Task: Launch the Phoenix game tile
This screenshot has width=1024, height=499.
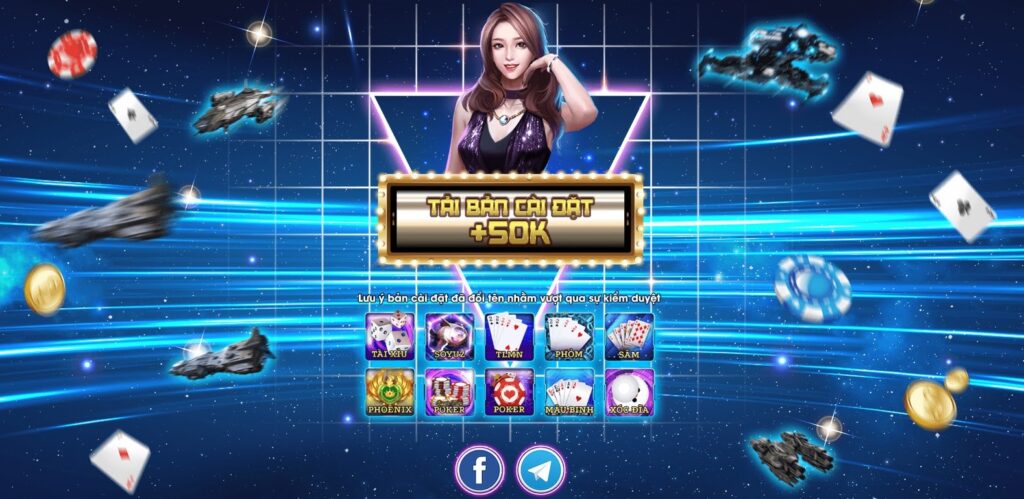Action: pos(390,392)
